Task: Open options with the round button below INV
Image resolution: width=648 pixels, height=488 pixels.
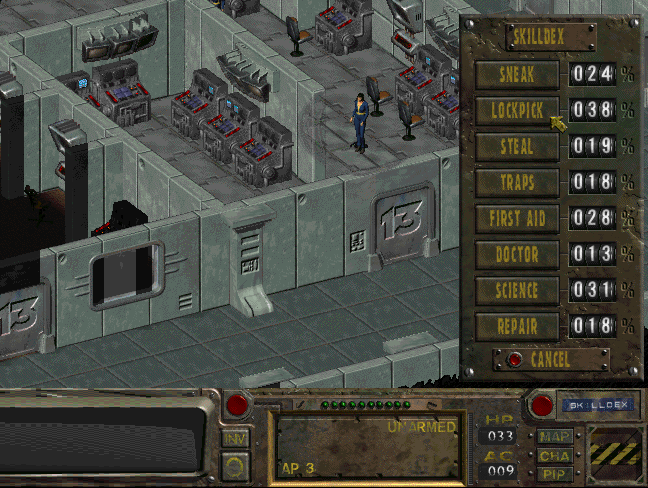Action: tap(235, 466)
